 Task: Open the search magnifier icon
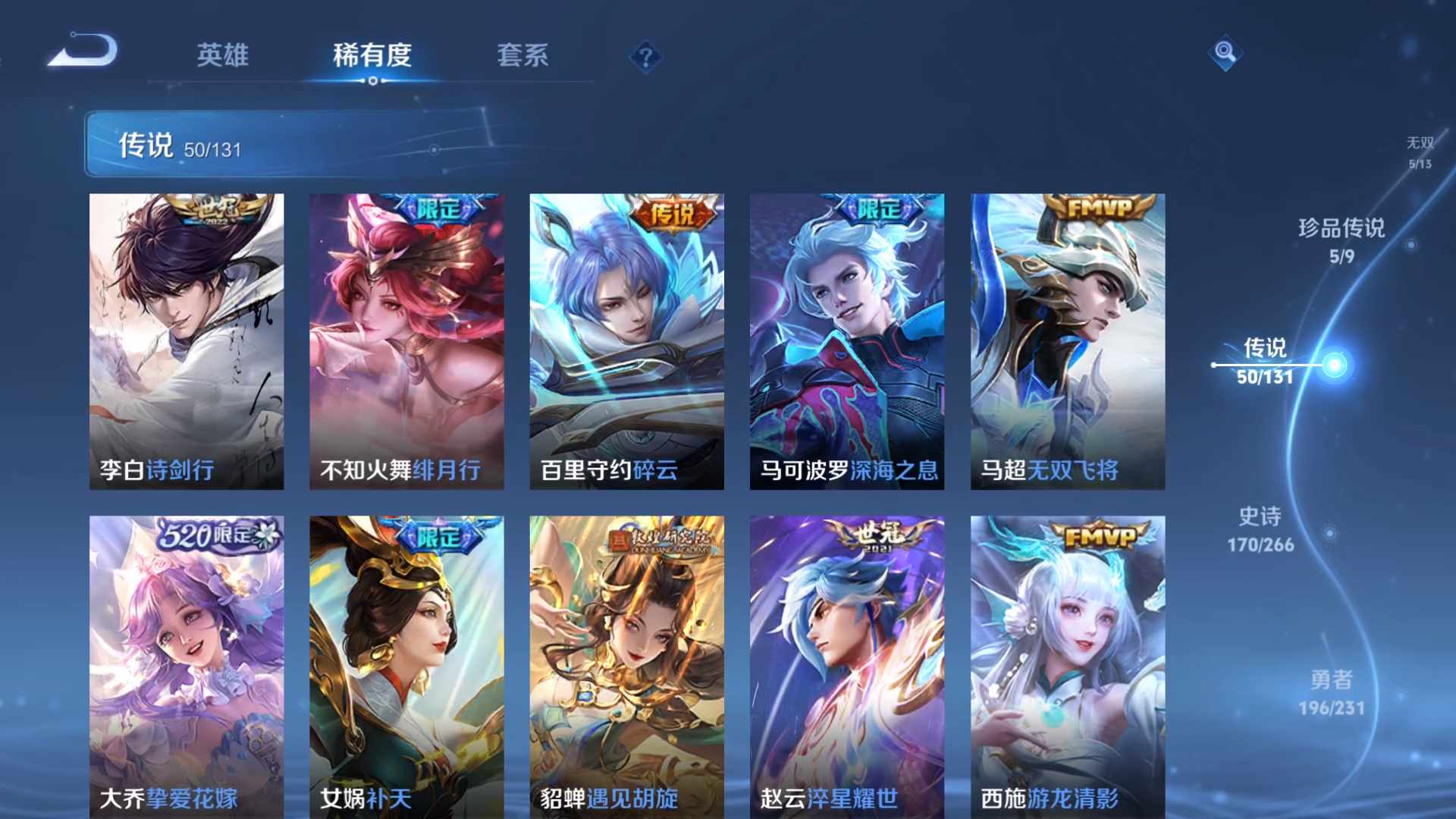click(x=1224, y=53)
